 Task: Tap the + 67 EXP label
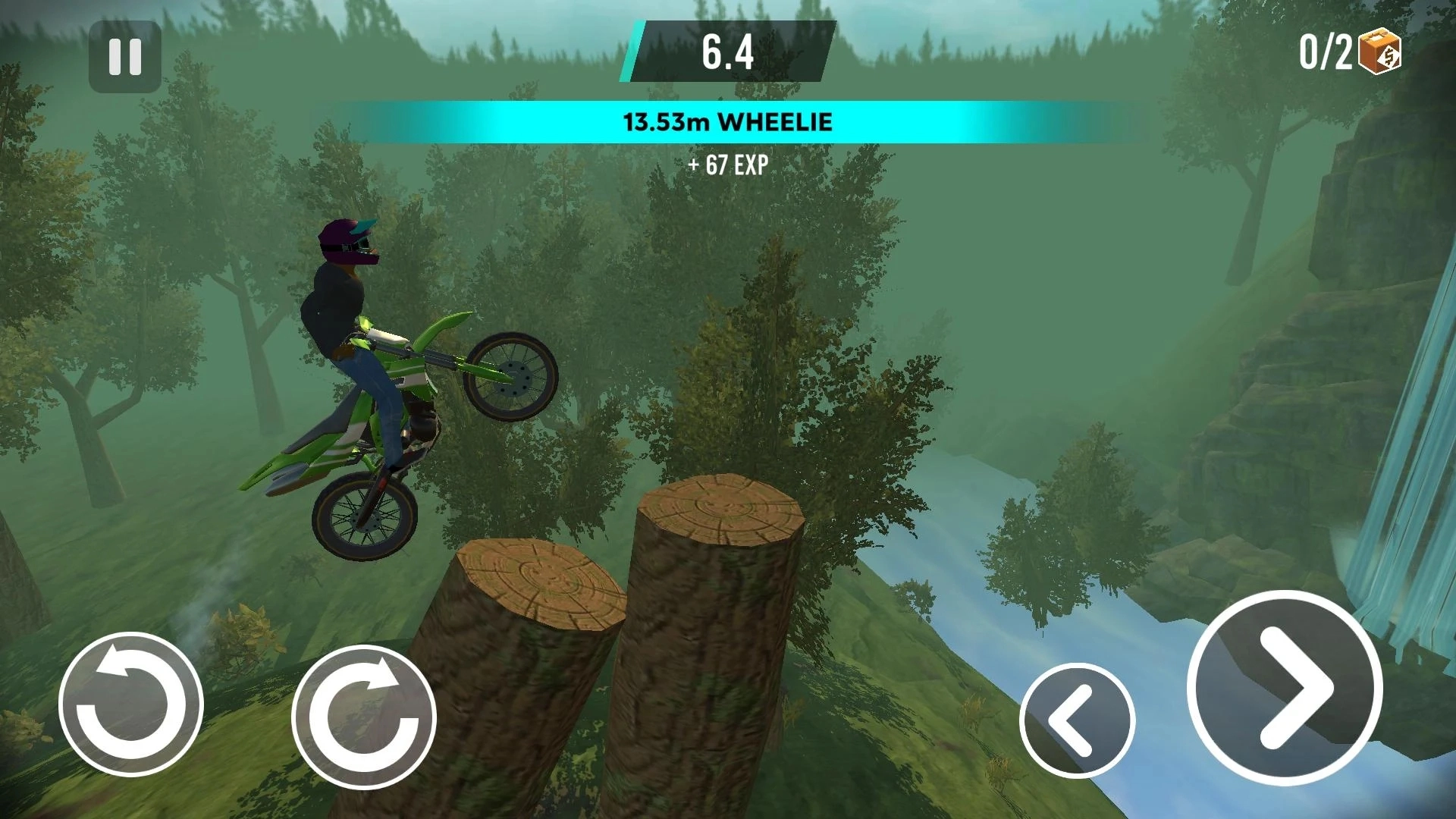click(x=727, y=165)
